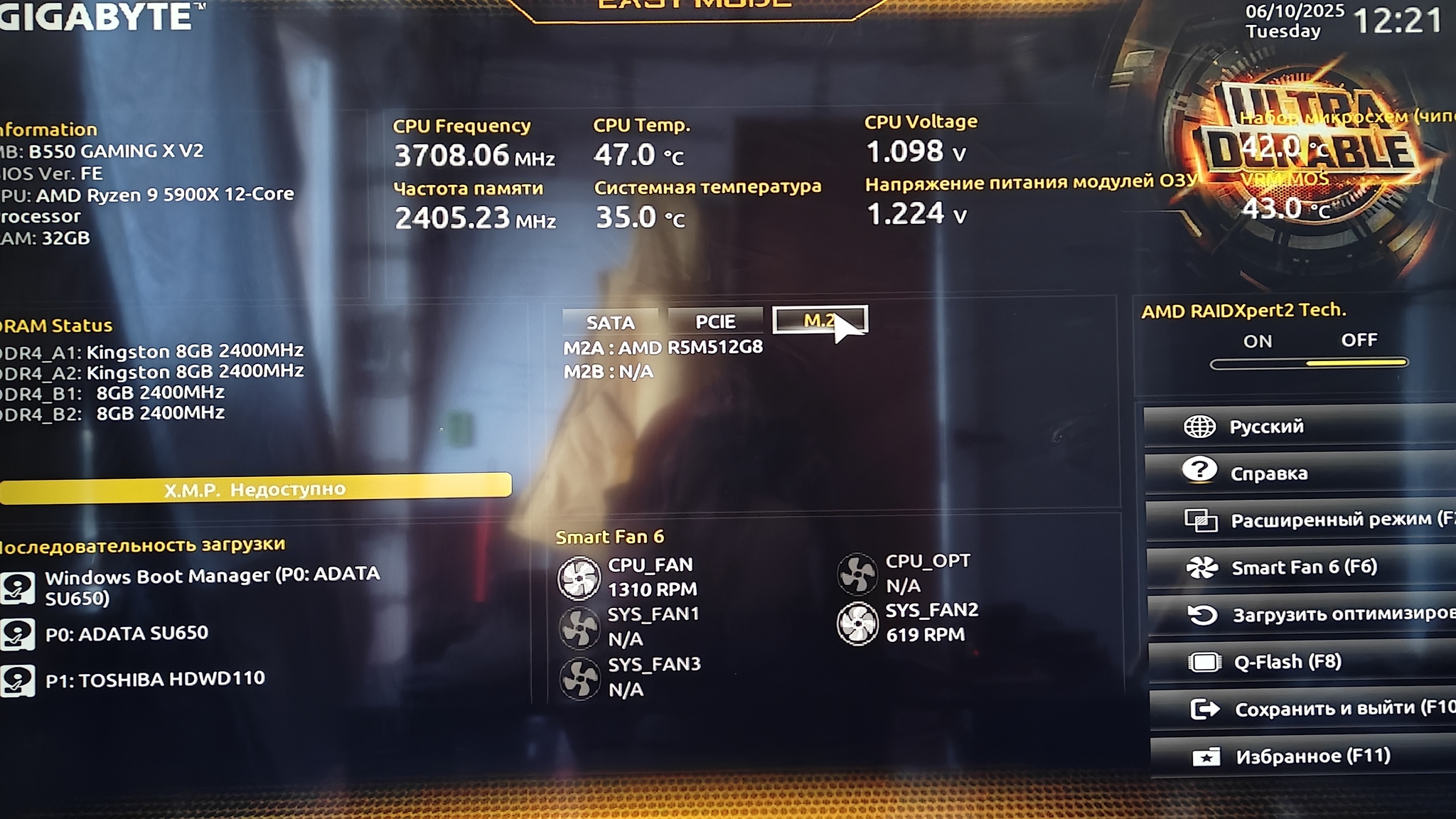Select the M.2 storage tab

click(819, 320)
